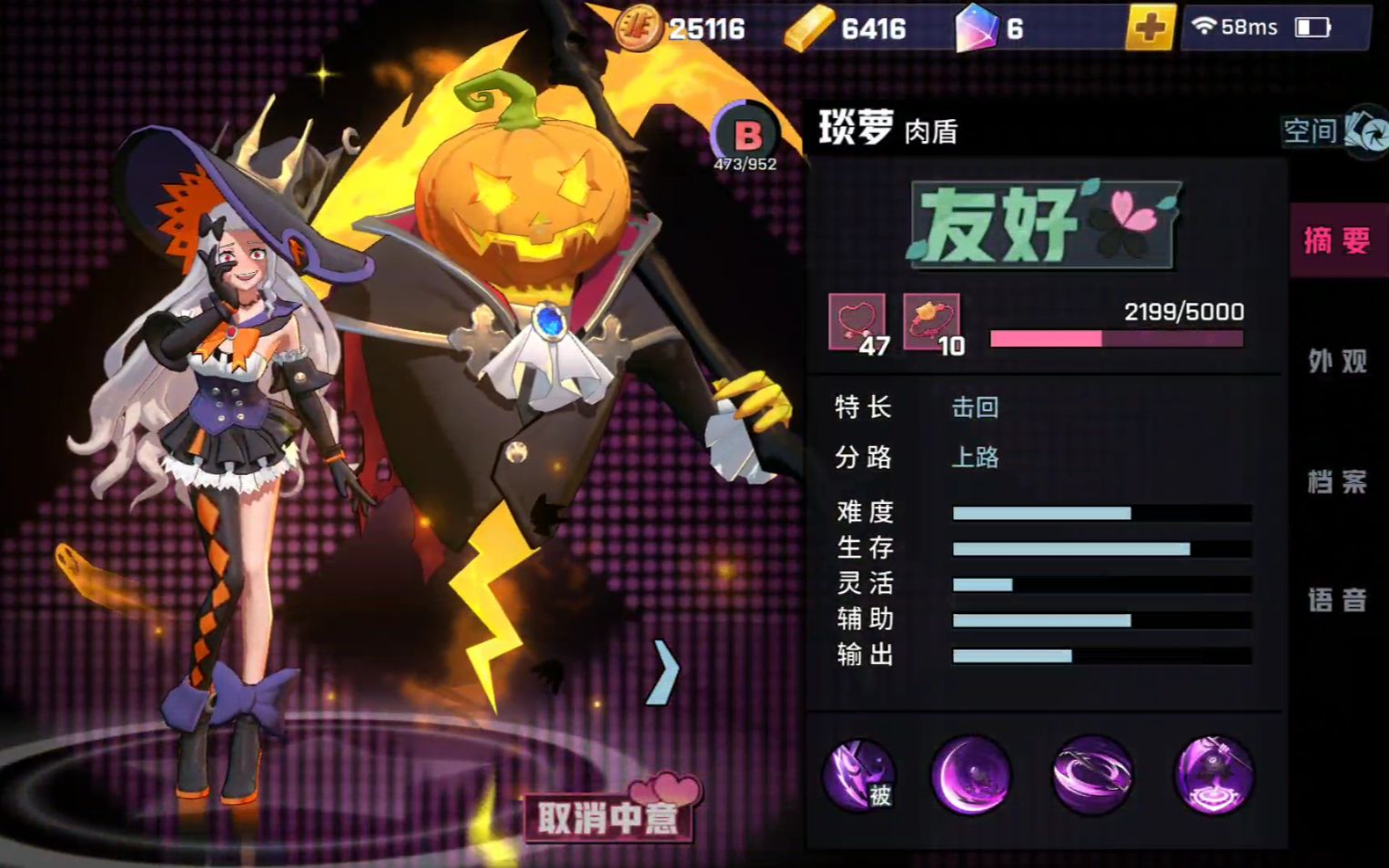
Task: Open the 档案 tab
Action: (1337, 482)
